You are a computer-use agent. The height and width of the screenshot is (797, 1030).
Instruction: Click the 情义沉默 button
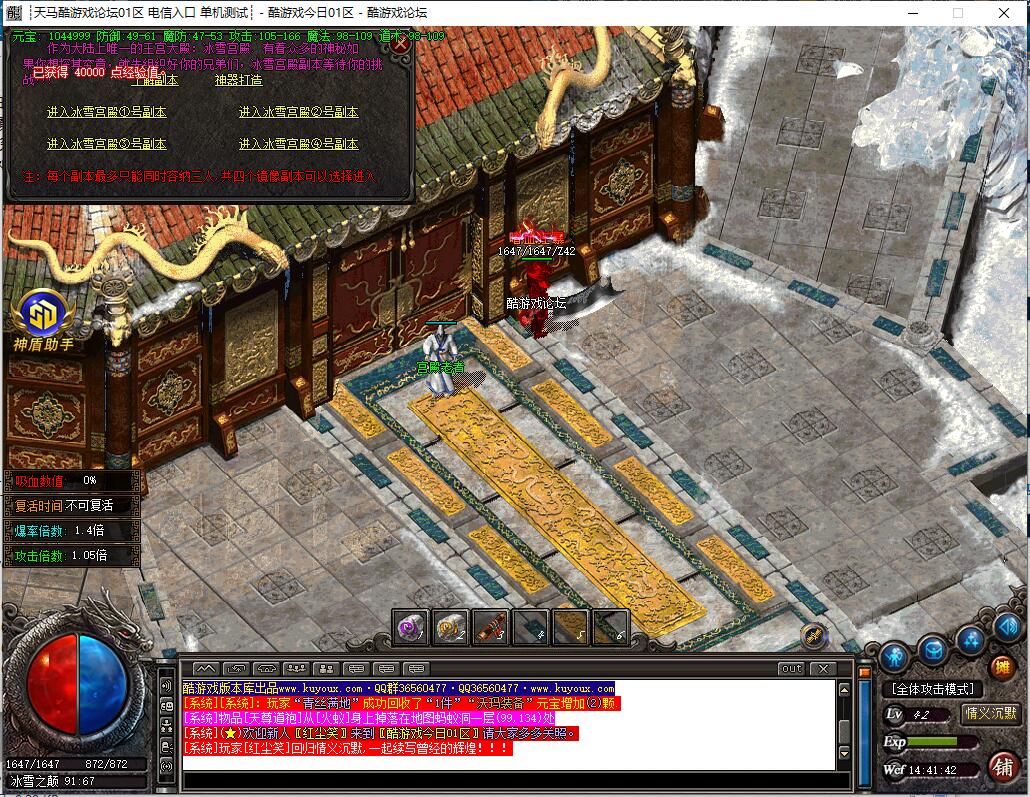point(990,713)
